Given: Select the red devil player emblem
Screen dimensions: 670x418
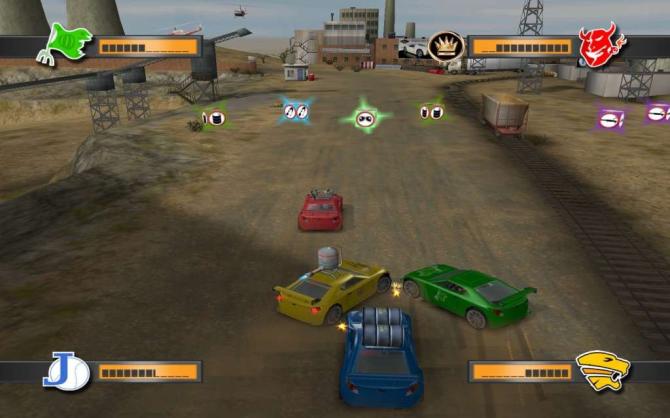Looking at the screenshot, I should point(600,45).
